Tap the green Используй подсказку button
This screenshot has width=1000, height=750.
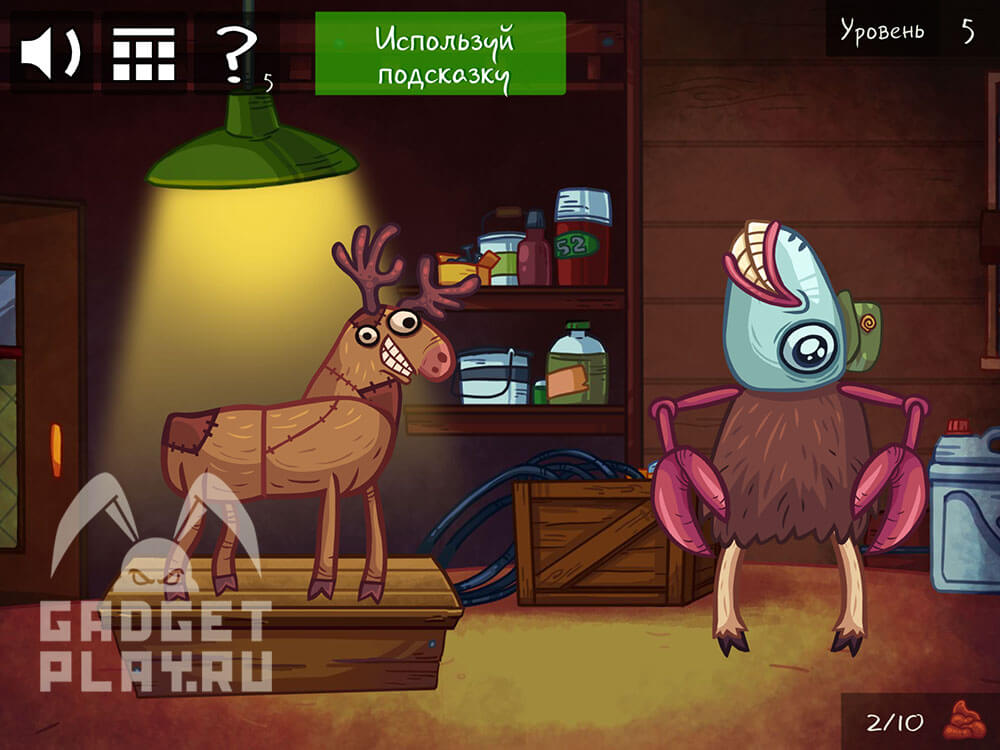click(x=440, y=54)
